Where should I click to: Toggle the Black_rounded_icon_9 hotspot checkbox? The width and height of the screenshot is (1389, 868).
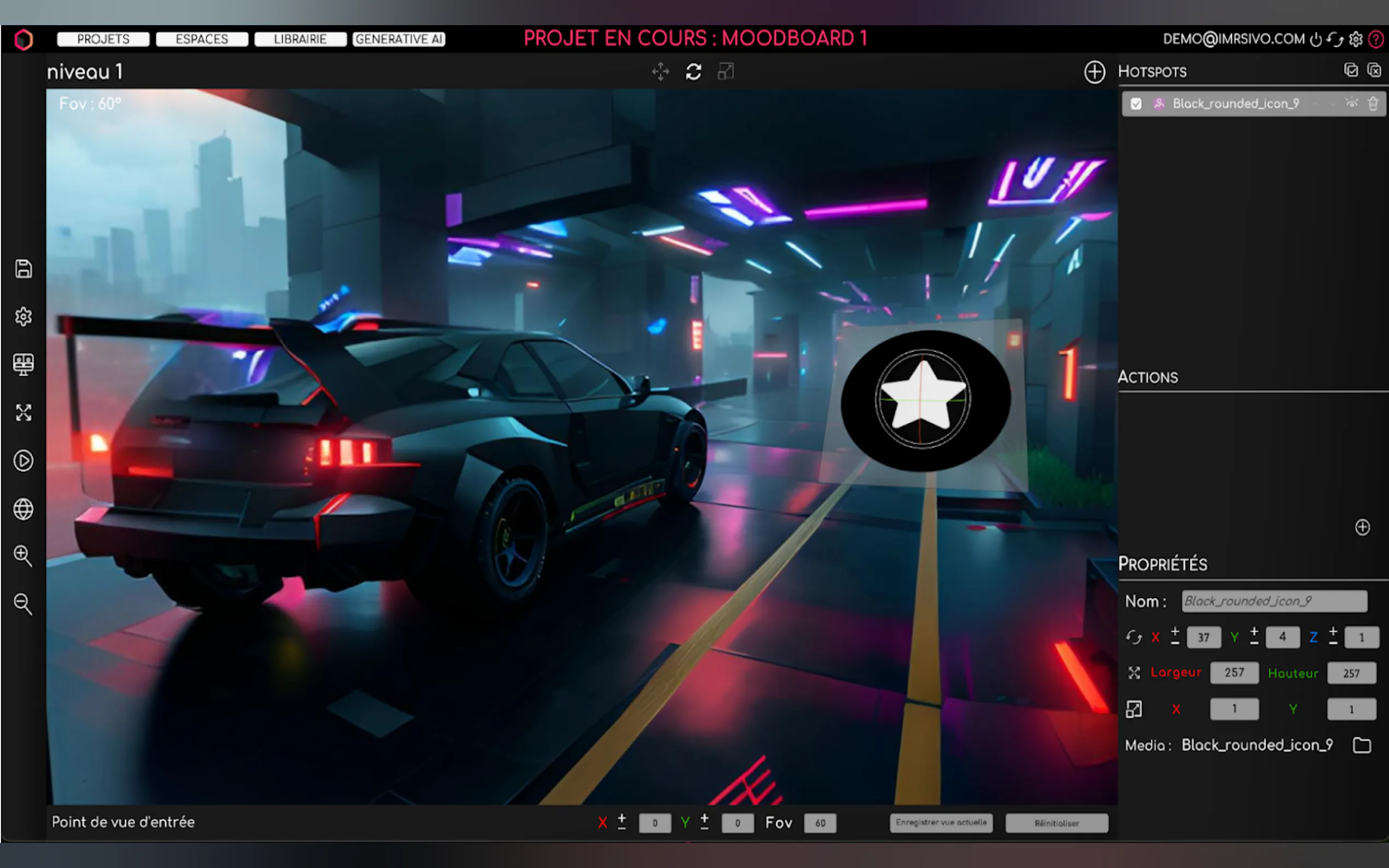[1136, 104]
